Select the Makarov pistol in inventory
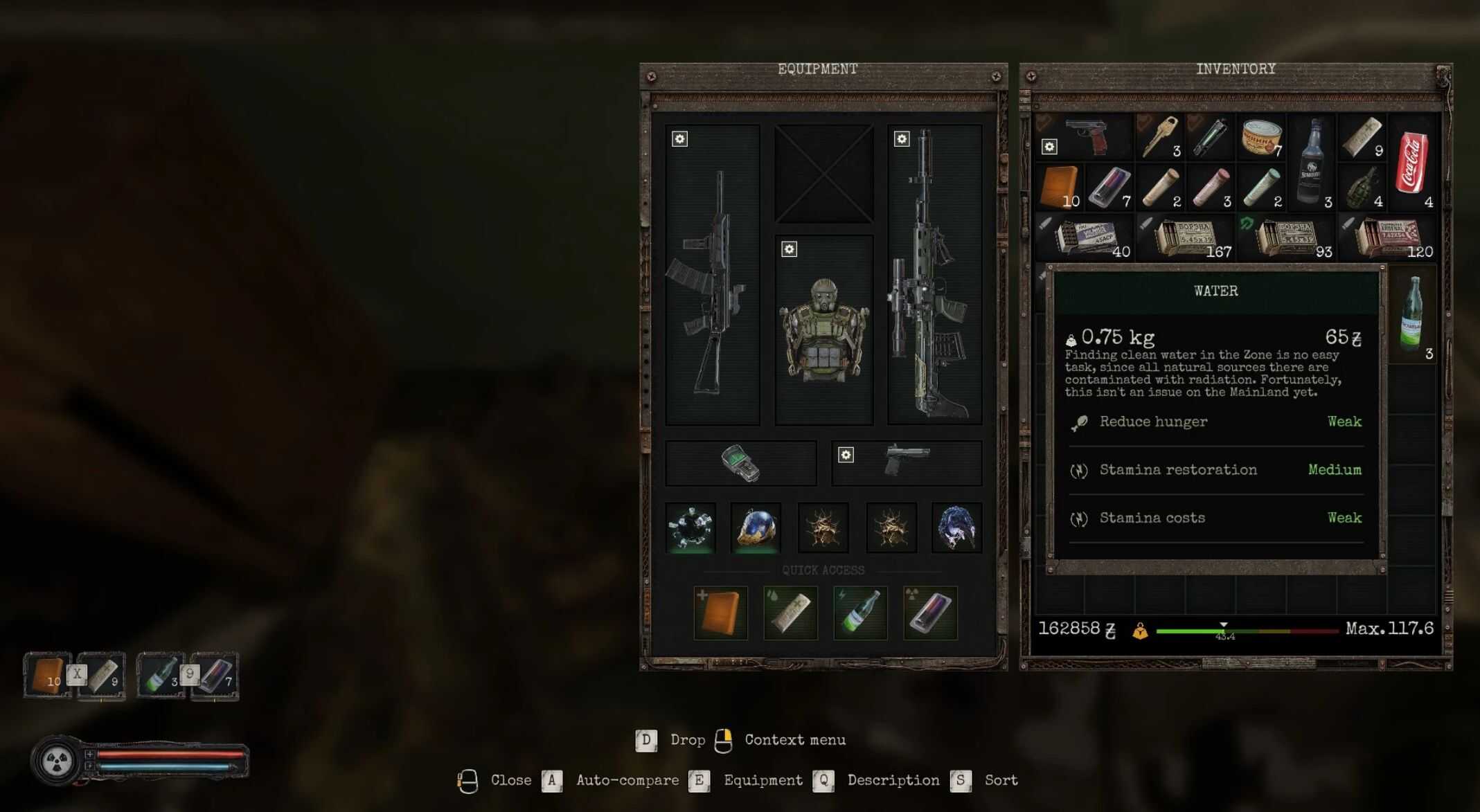This screenshot has height=812, width=1480. pos(1087,135)
